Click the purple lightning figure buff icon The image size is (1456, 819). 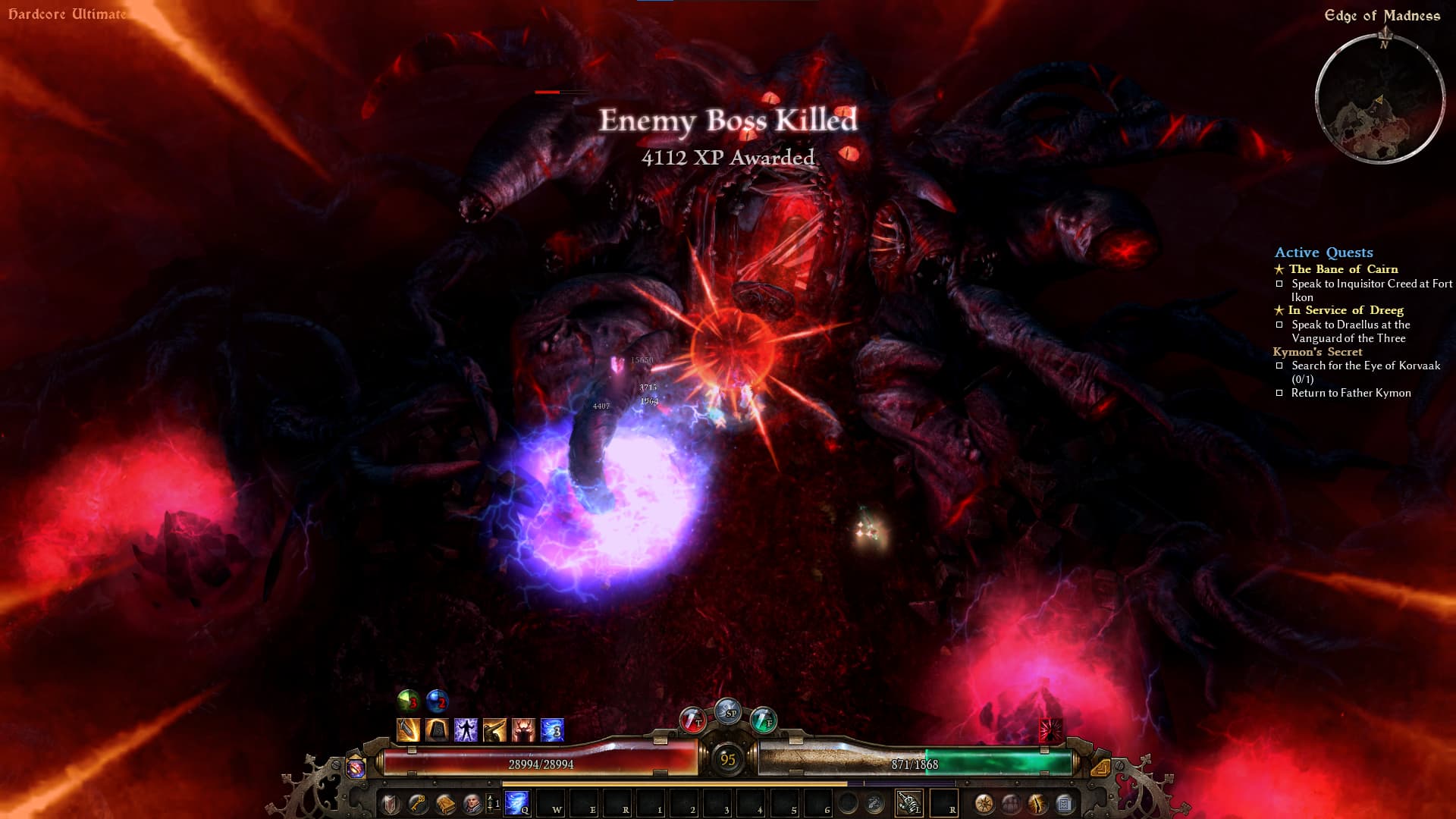(466, 730)
